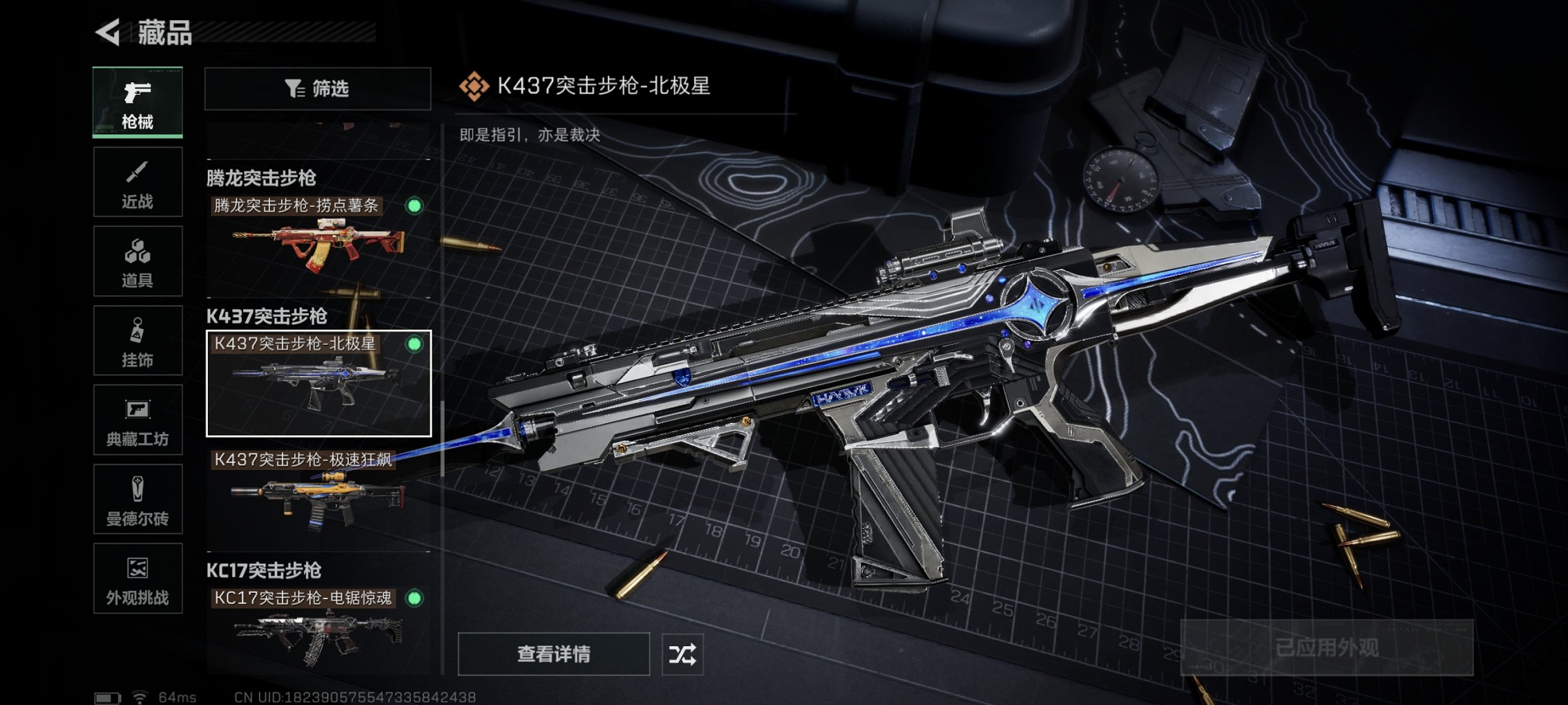The width and height of the screenshot is (1568, 705).
Task: Click the knife icon to open 近战
Action: pyautogui.click(x=137, y=171)
